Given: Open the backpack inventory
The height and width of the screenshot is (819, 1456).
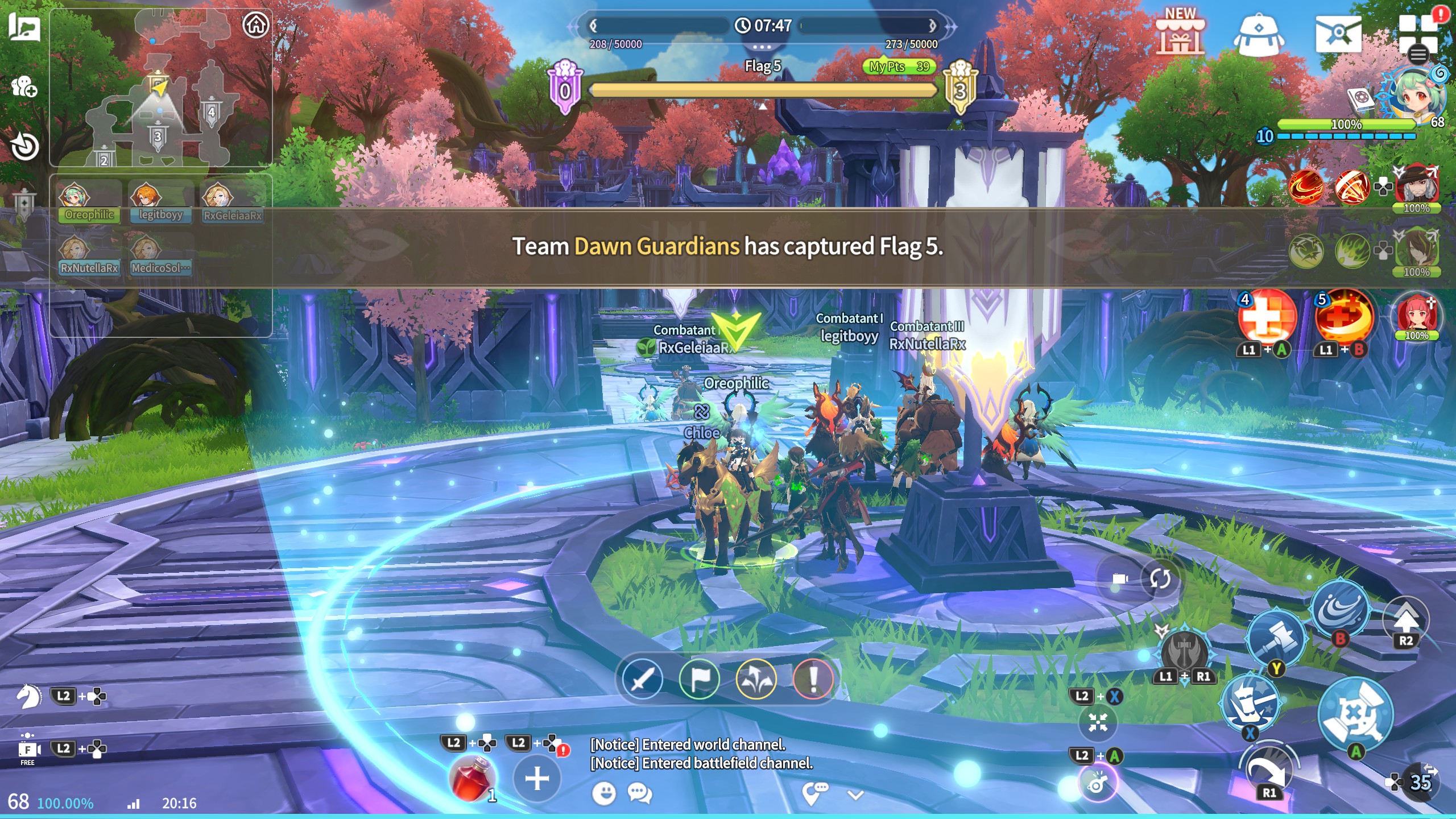Looking at the screenshot, I should pyautogui.click(x=1258, y=35).
